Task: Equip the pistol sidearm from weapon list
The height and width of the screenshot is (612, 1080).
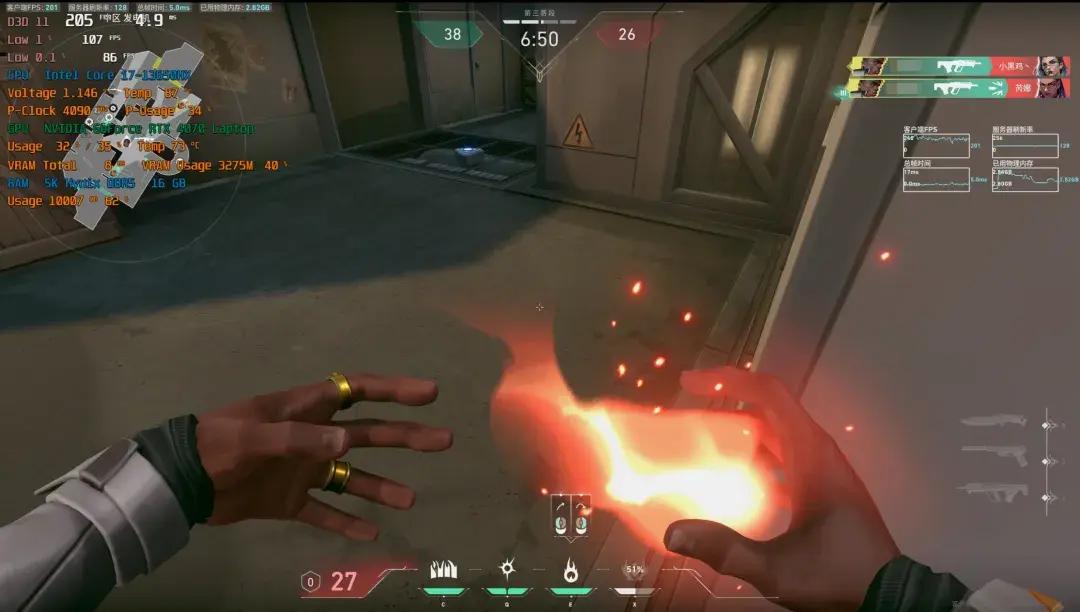Action: coord(994,457)
